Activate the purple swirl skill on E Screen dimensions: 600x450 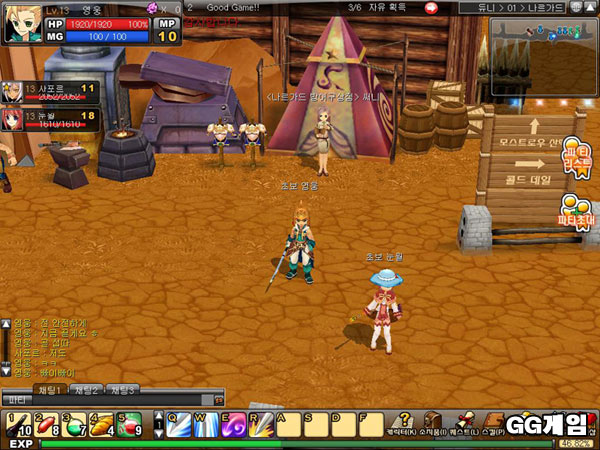click(x=233, y=424)
